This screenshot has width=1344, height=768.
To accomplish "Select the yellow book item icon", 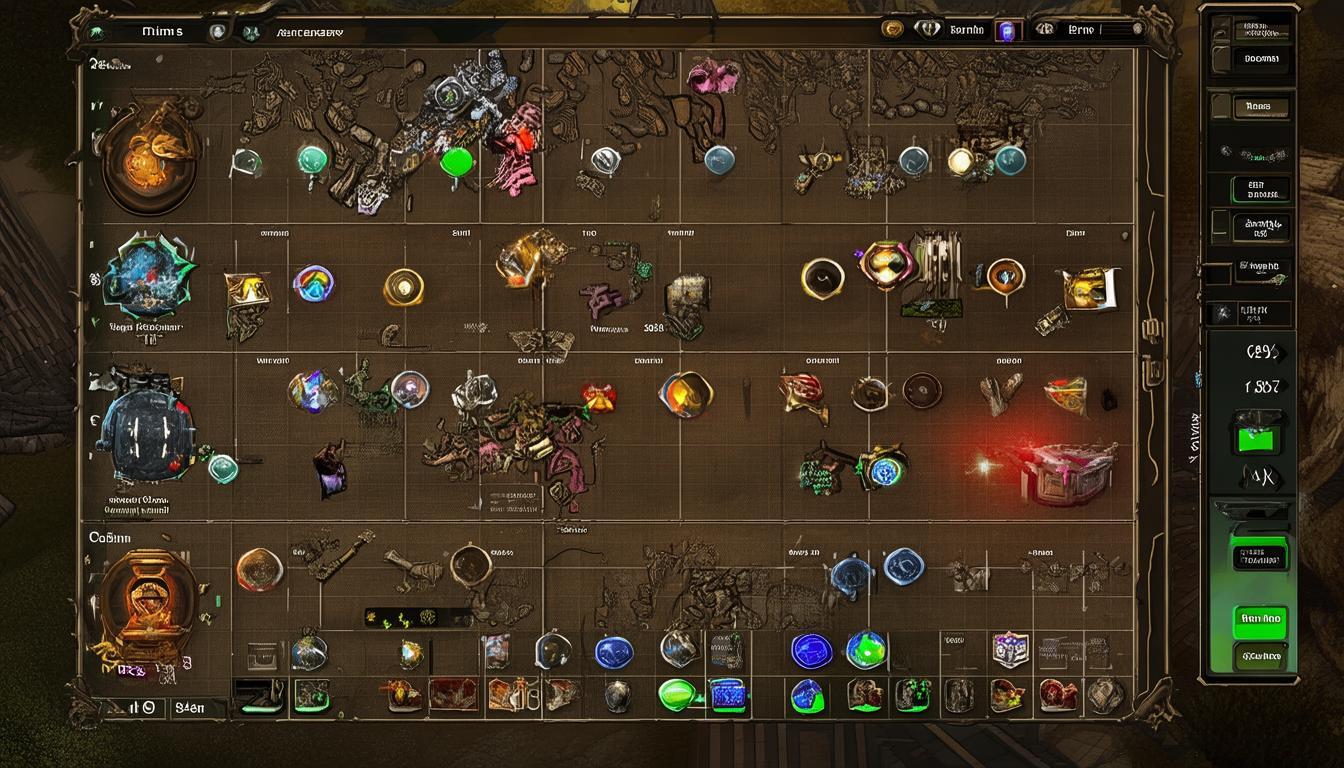I will (1087, 288).
